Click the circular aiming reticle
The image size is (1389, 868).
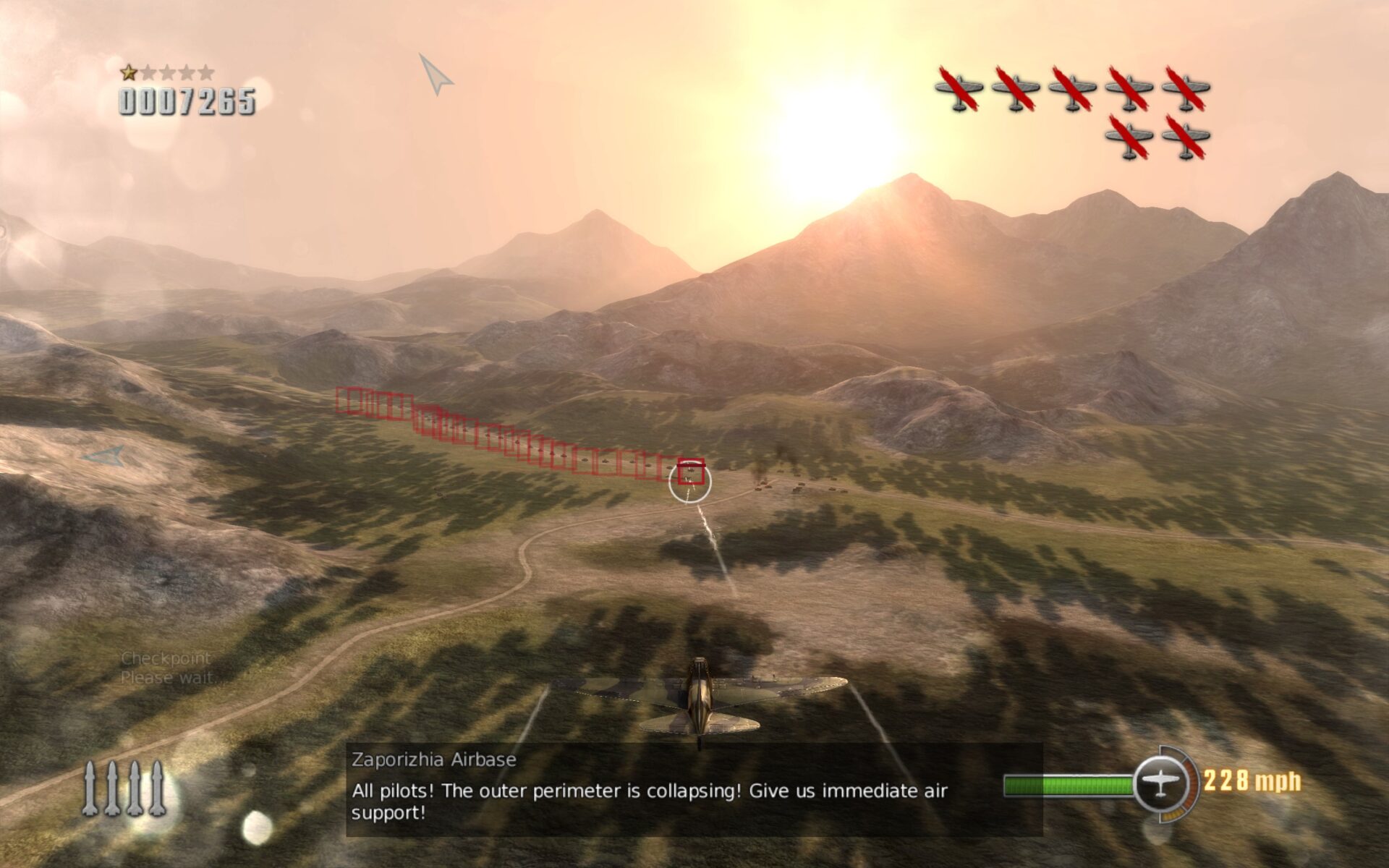pos(689,482)
